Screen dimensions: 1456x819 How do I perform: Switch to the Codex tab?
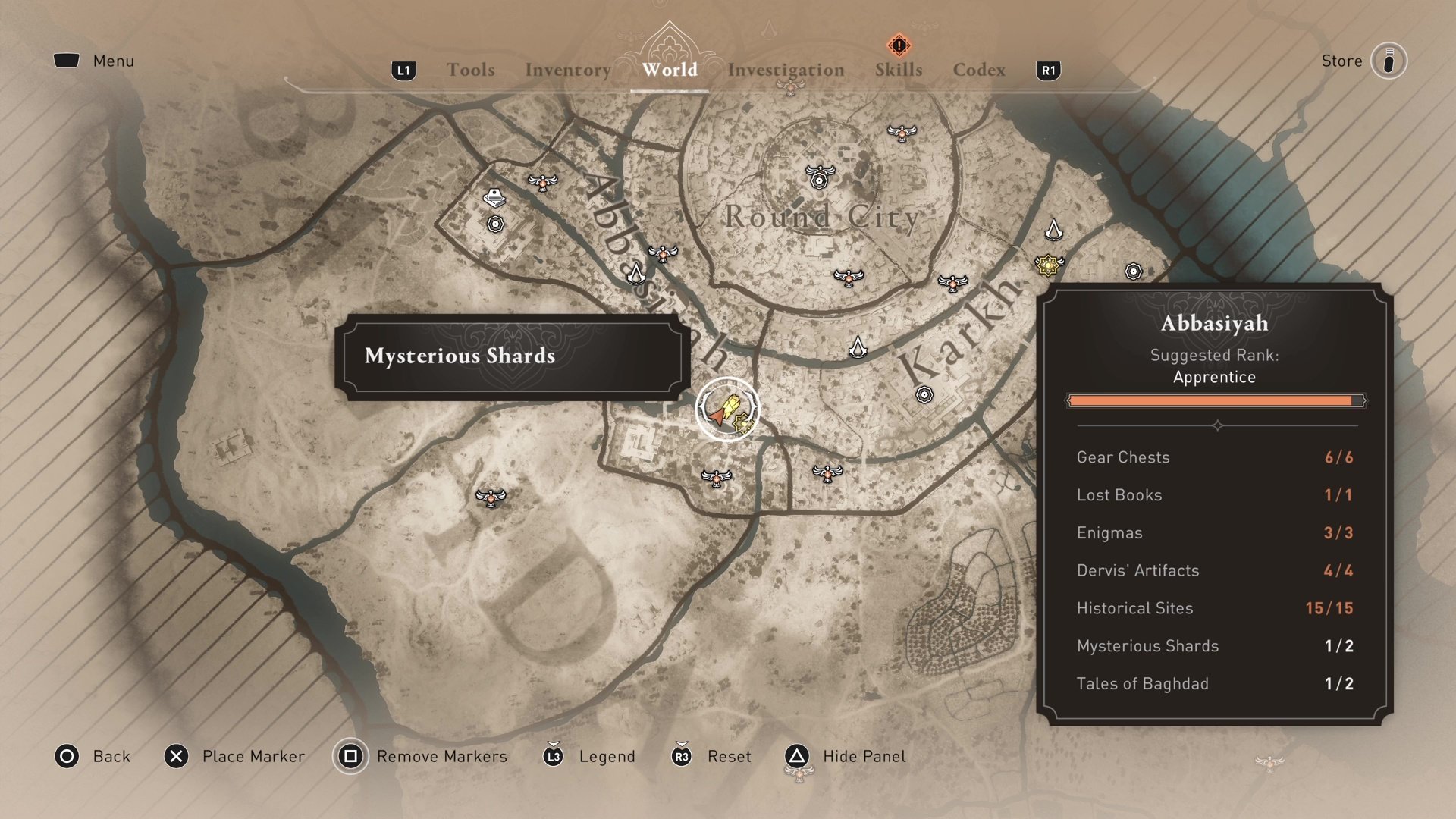[x=979, y=70]
